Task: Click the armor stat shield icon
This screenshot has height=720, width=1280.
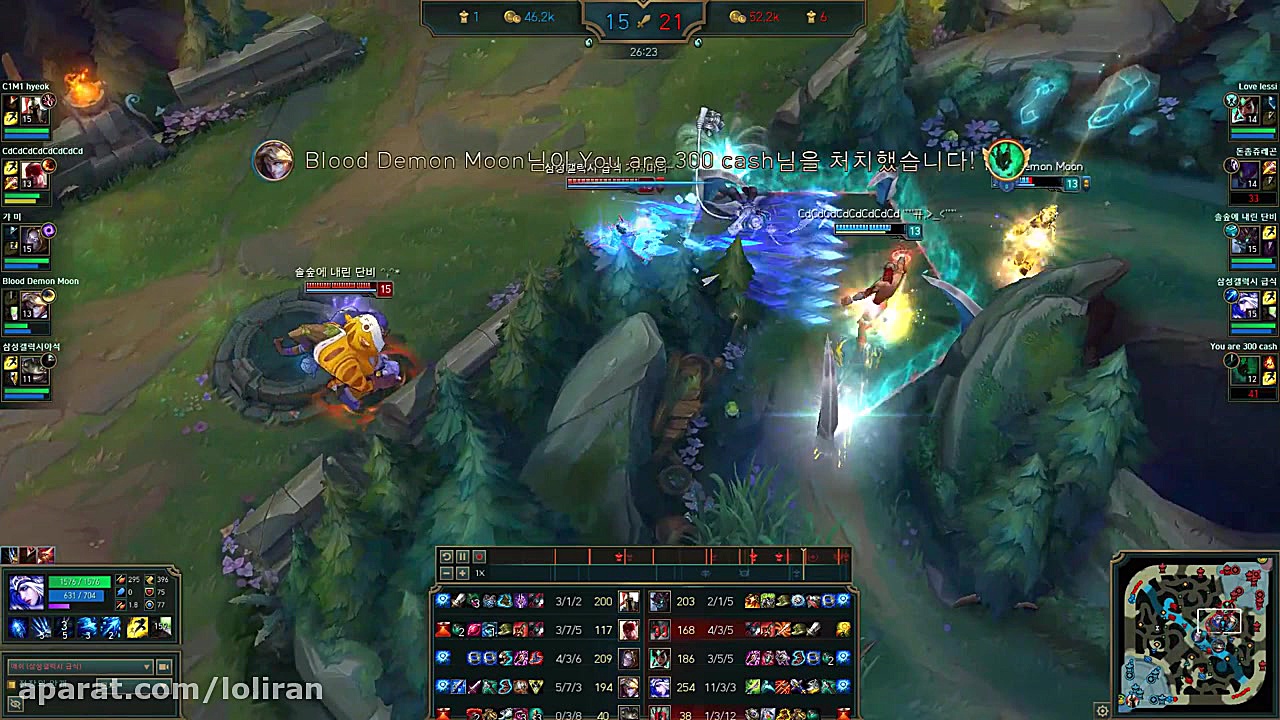Action: [149, 592]
